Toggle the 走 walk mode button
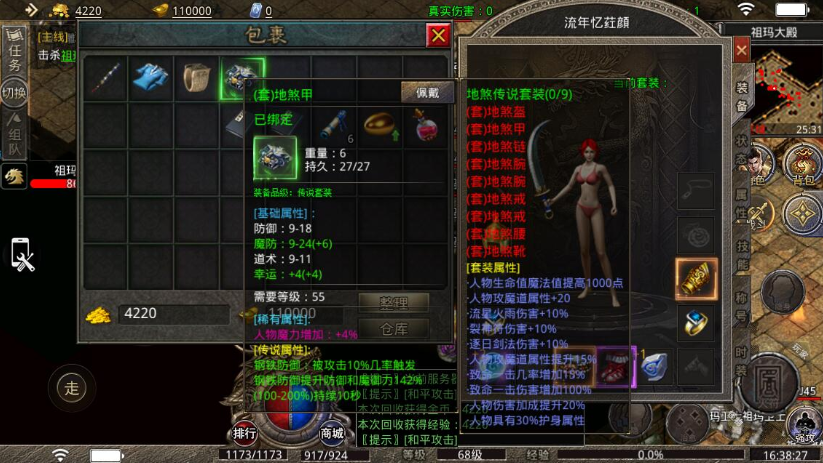Viewport: 823px width, 463px height. click(x=70, y=388)
